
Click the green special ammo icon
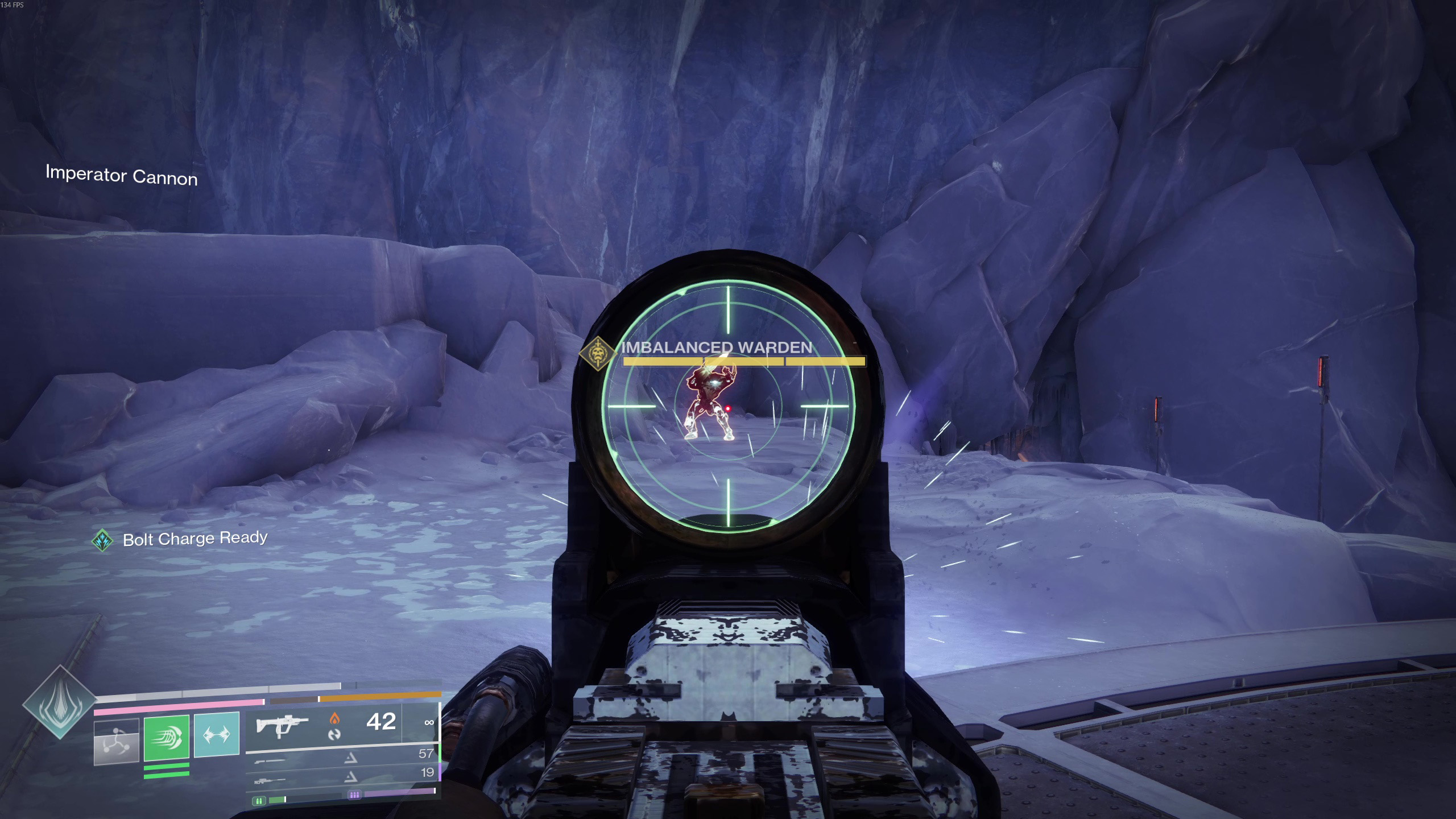coord(259,801)
